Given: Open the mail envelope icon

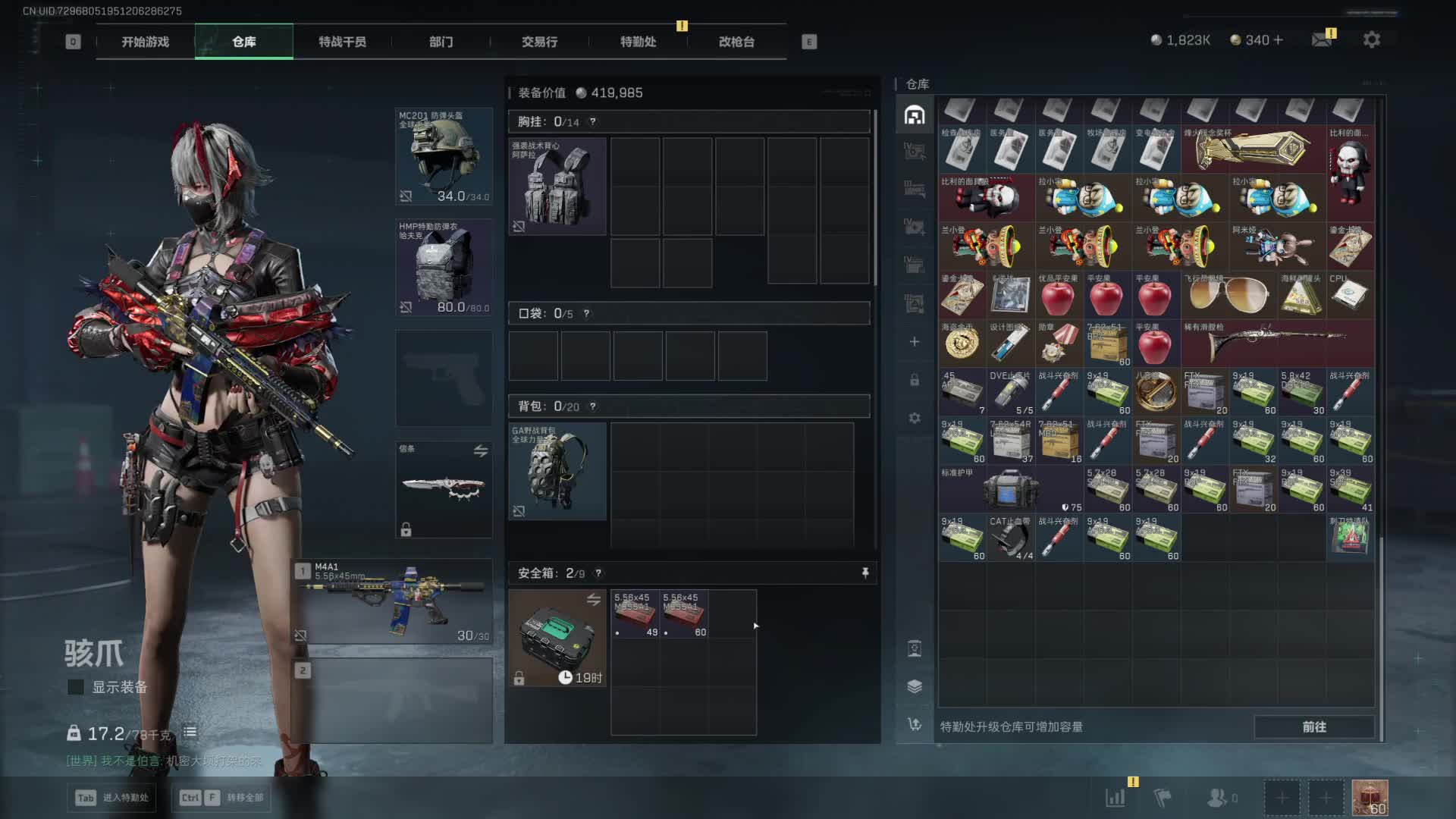Looking at the screenshot, I should click(x=1322, y=39).
